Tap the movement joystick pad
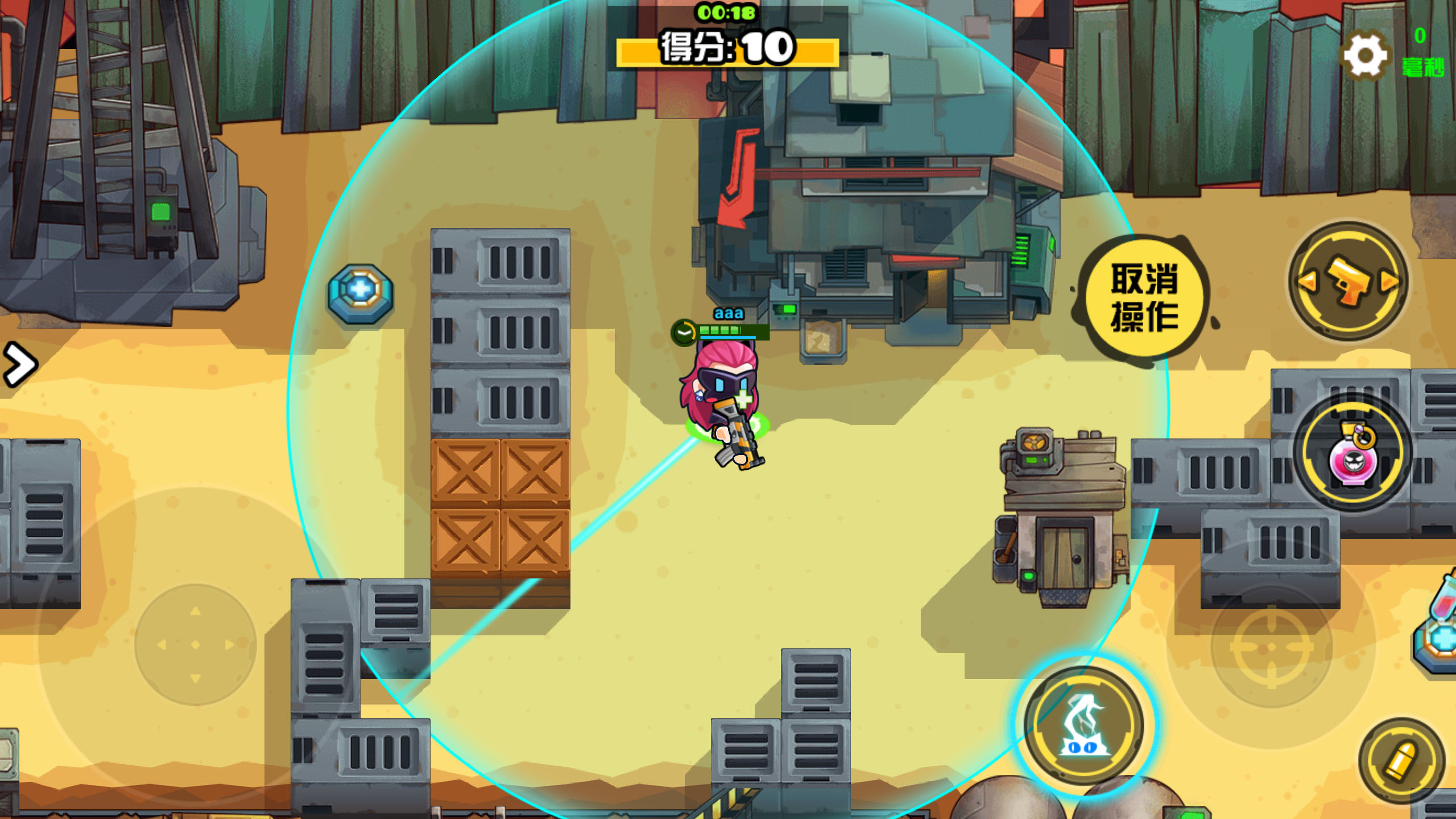 pos(196,644)
